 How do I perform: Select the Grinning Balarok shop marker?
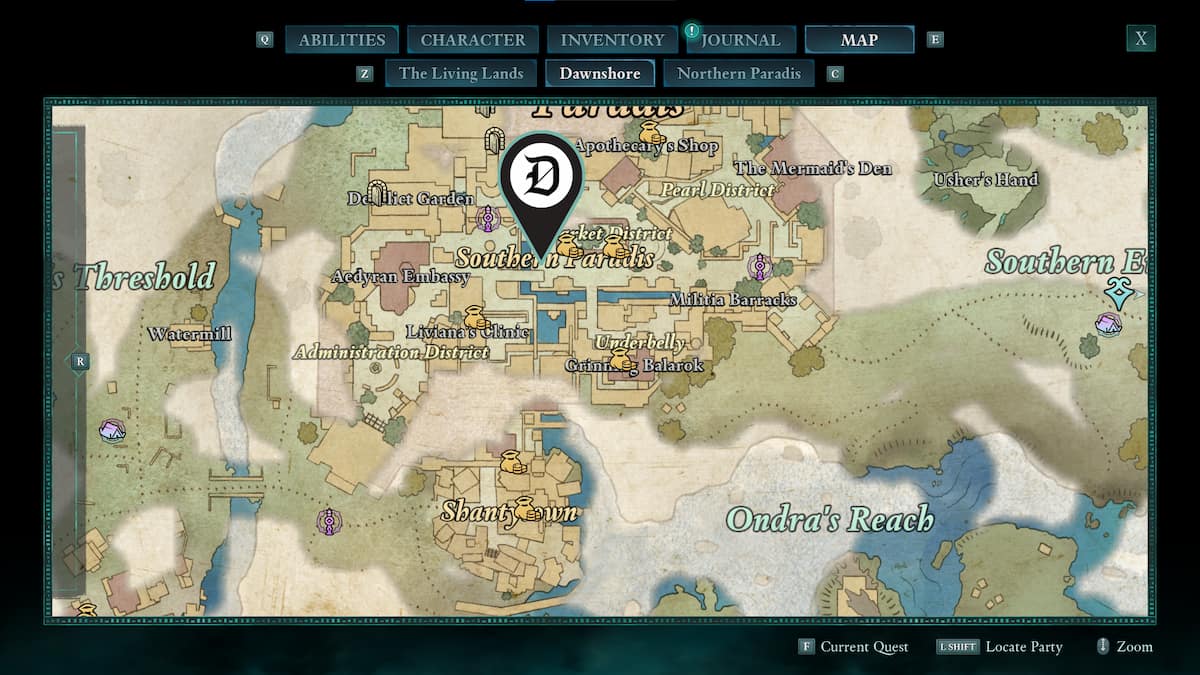[621, 359]
